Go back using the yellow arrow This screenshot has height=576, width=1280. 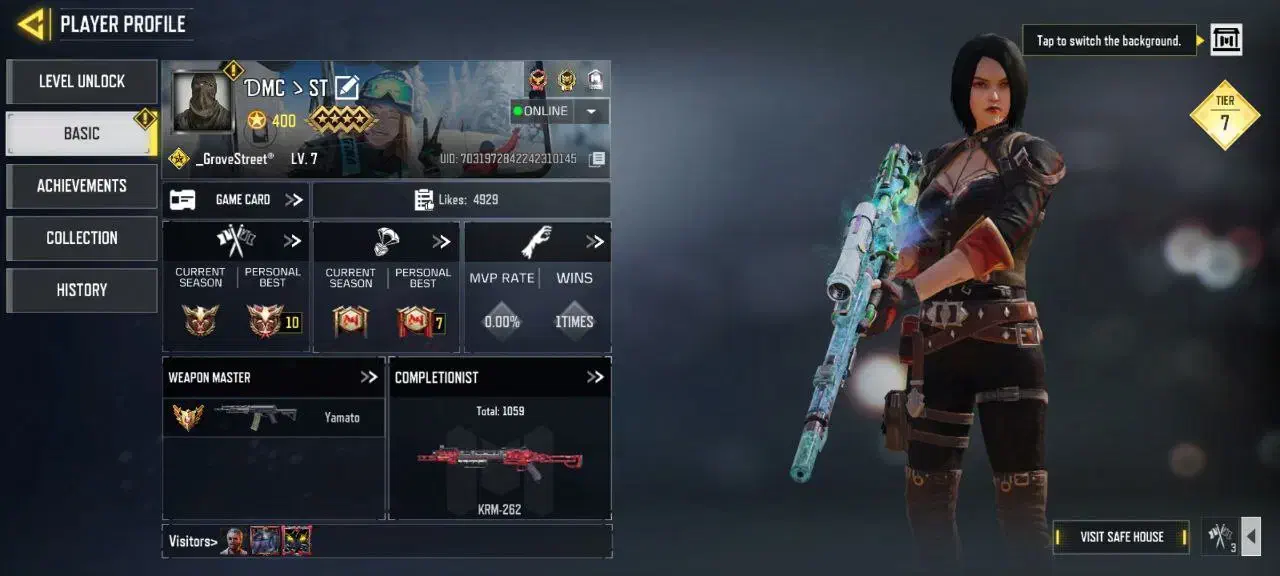[x=32, y=24]
